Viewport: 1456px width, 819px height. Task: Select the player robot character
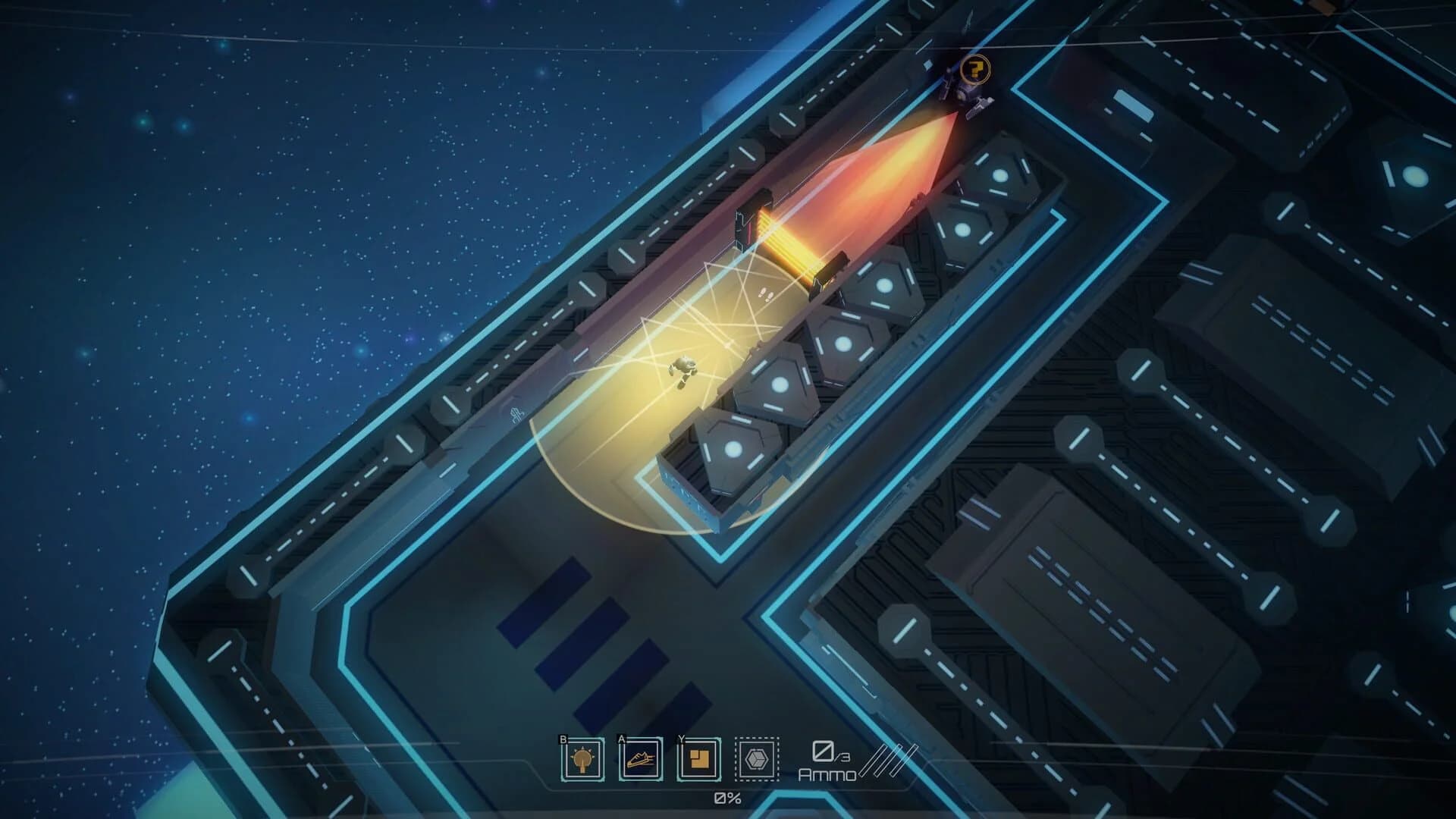(682, 369)
